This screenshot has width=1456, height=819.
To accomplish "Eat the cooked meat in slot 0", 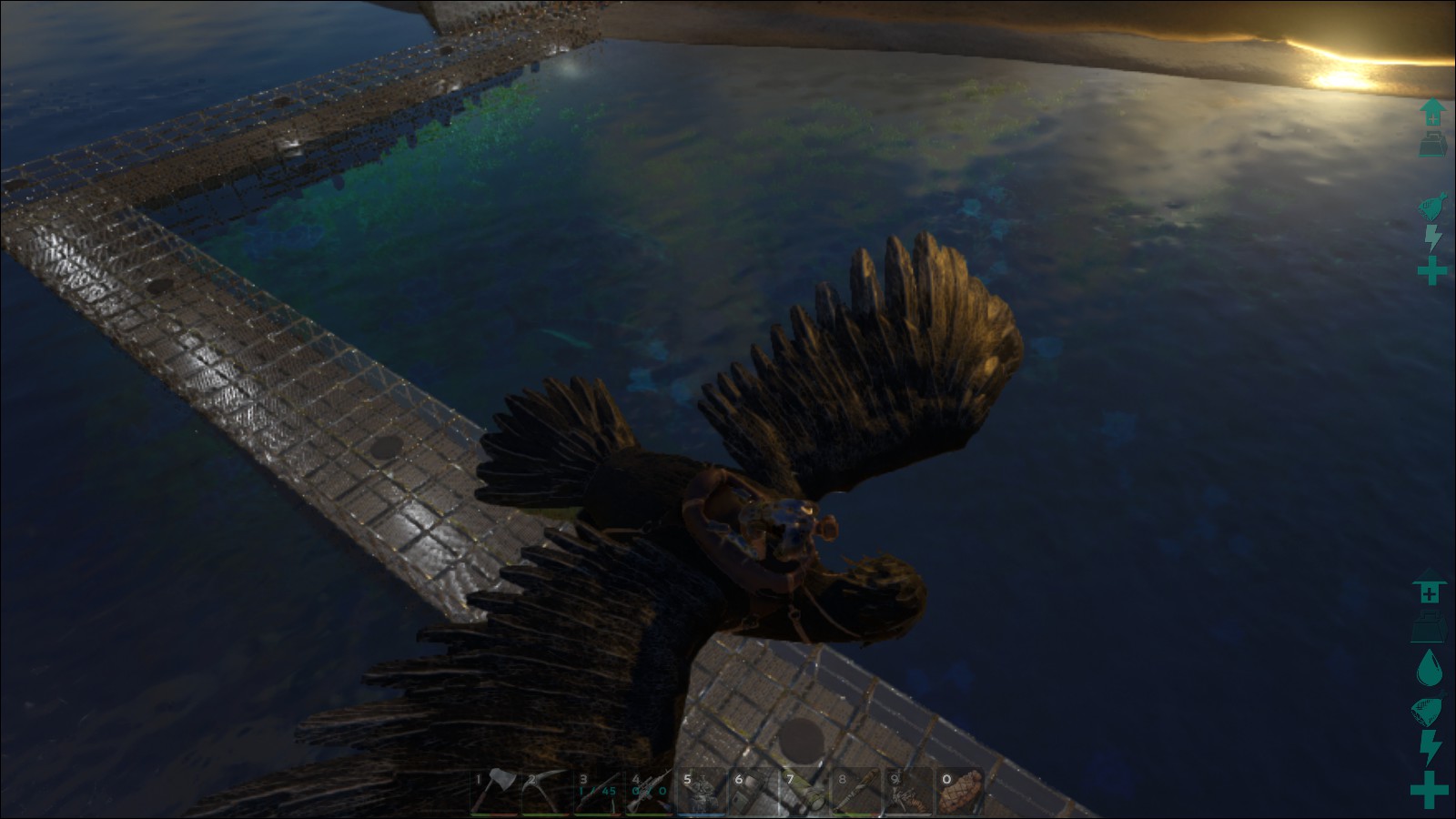I will click(959, 792).
